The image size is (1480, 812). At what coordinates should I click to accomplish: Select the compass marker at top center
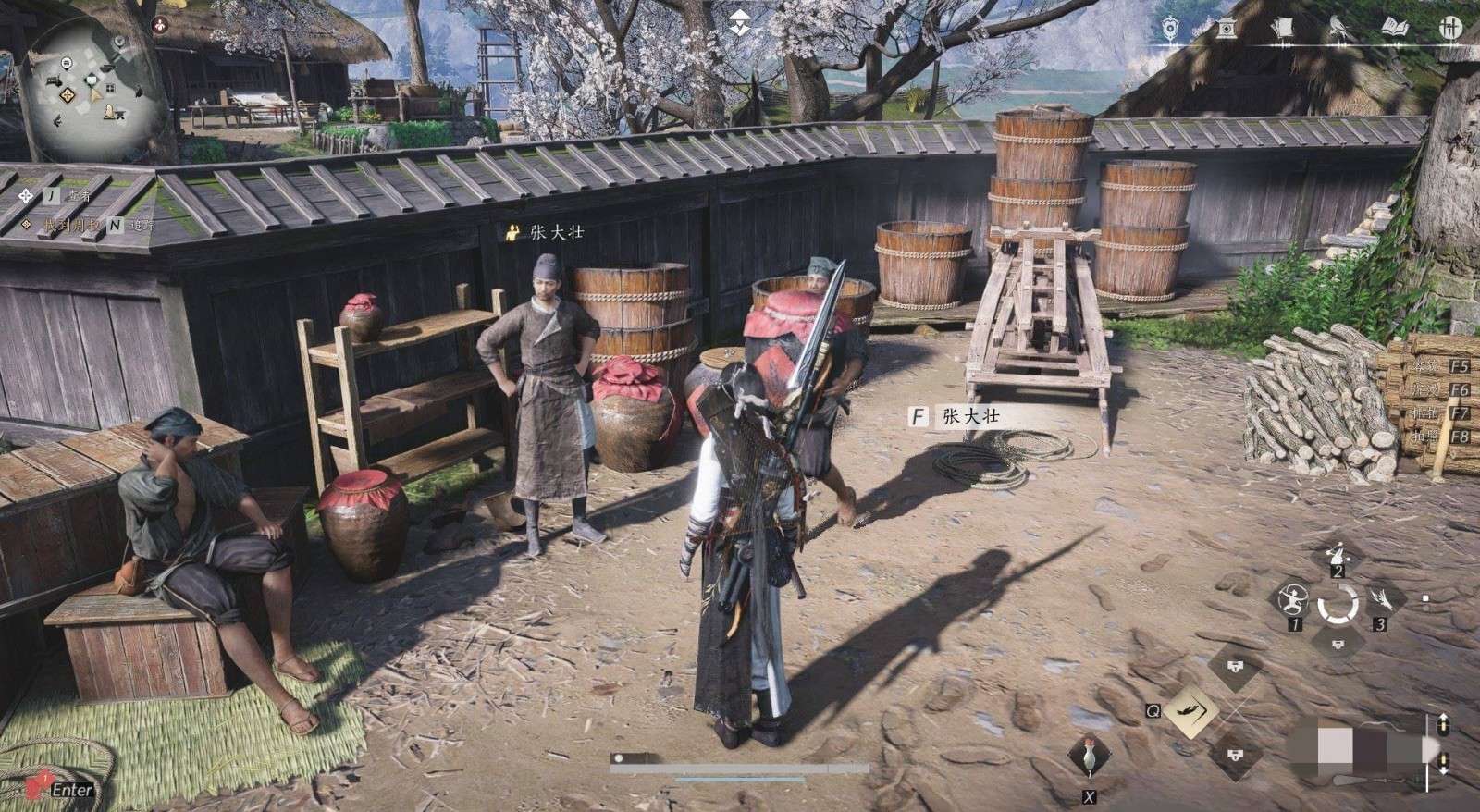739,22
